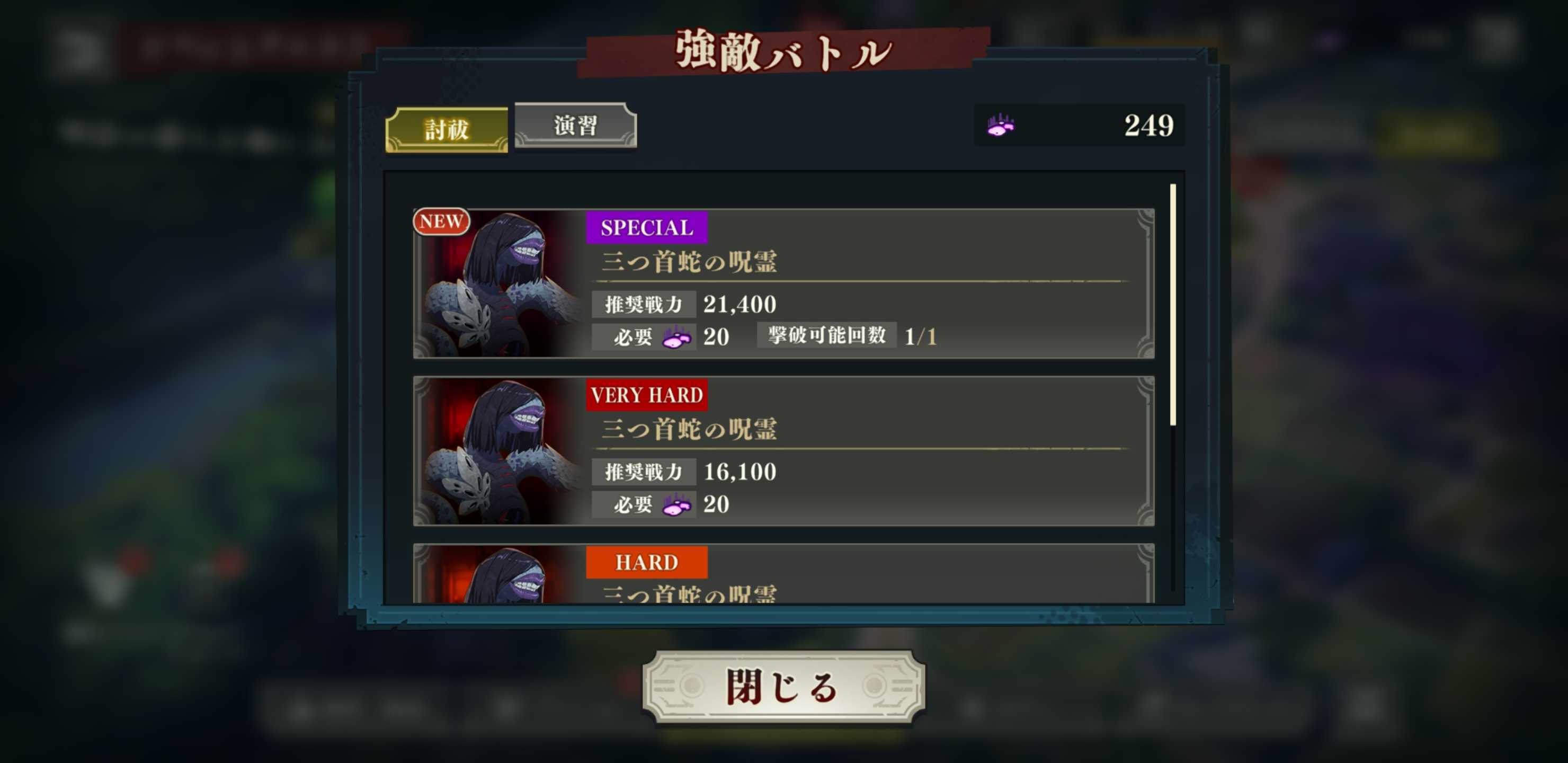The image size is (1568, 763).
Task: Click the SPECIAL difficulty banner
Action: 646,229
